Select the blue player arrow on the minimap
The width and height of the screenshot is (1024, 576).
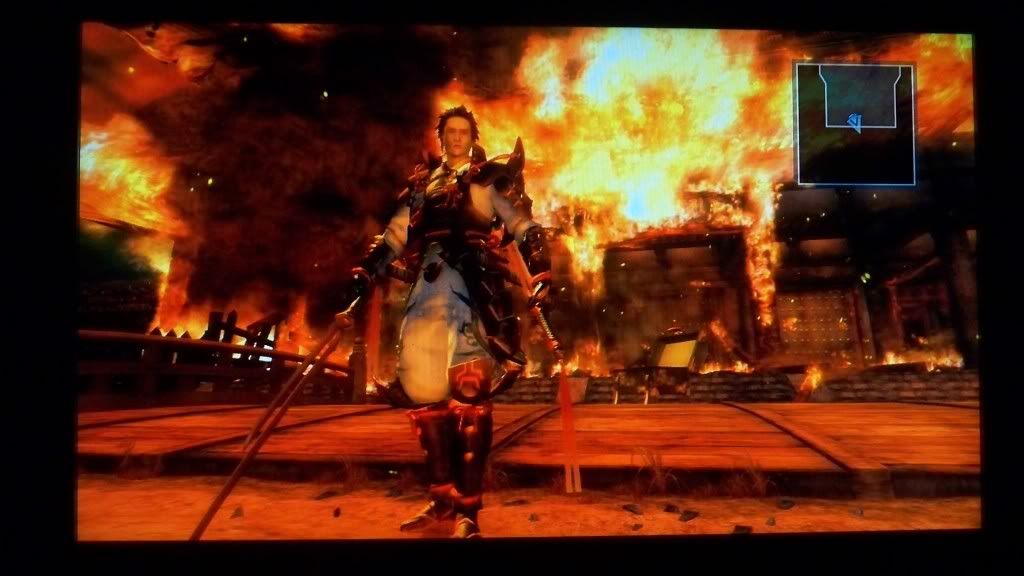[853, 122]
